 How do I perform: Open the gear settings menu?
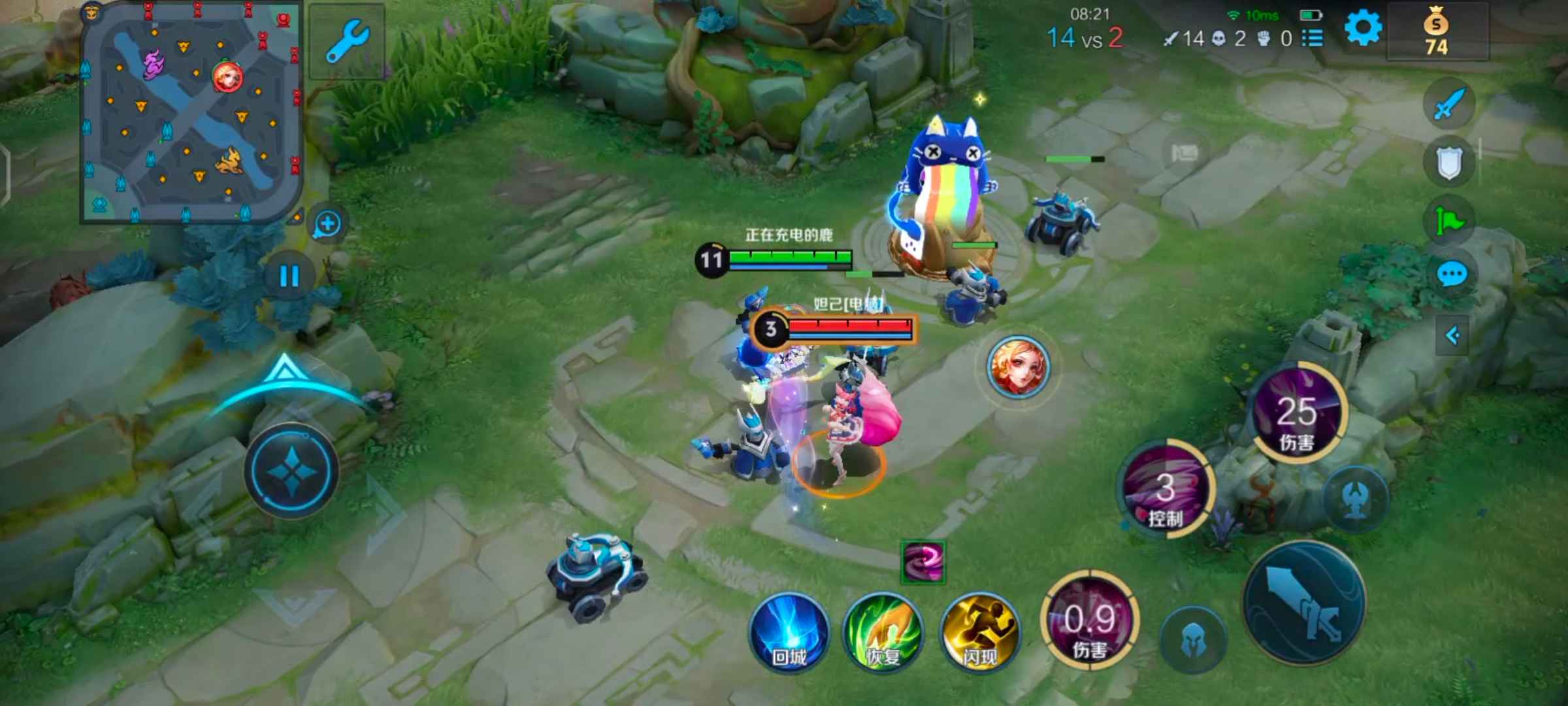coord(1363,29)
